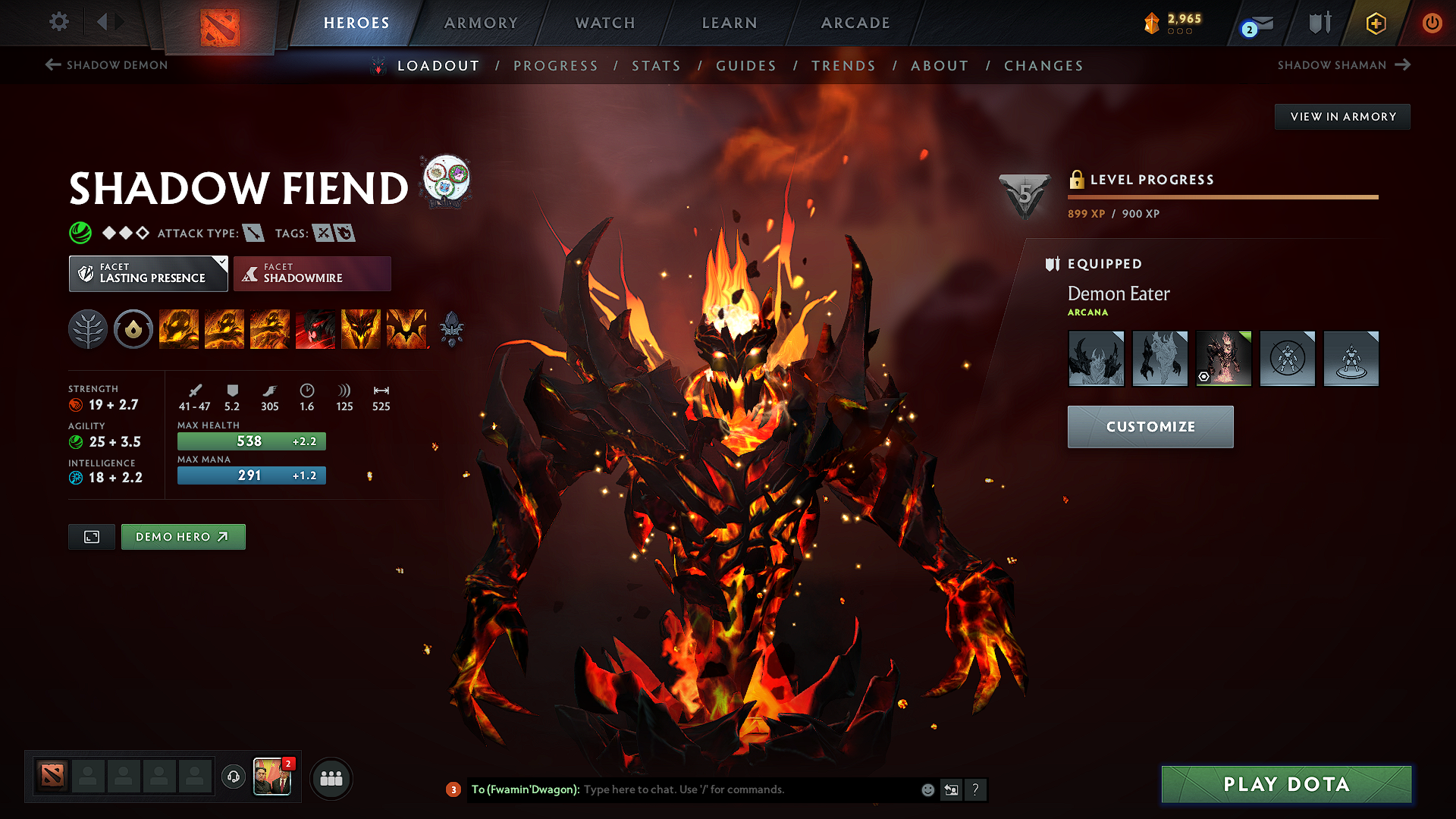The width and height of the screenshot is (1456, 819).
Task: Select the equipped Demon Eater arcana thumbnail
Action: pos(1223,357)
